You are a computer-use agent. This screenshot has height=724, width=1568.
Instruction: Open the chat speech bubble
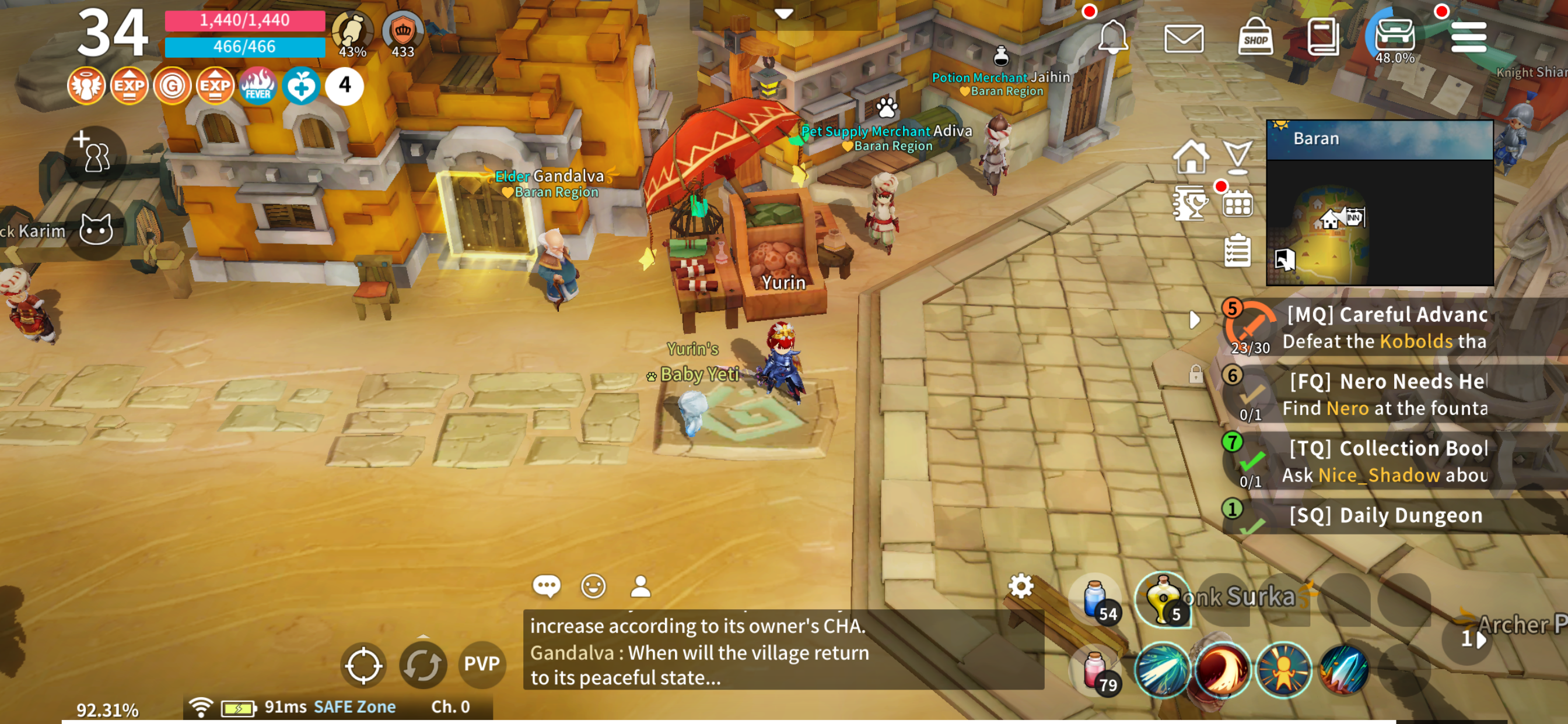[x=546, y=586]
